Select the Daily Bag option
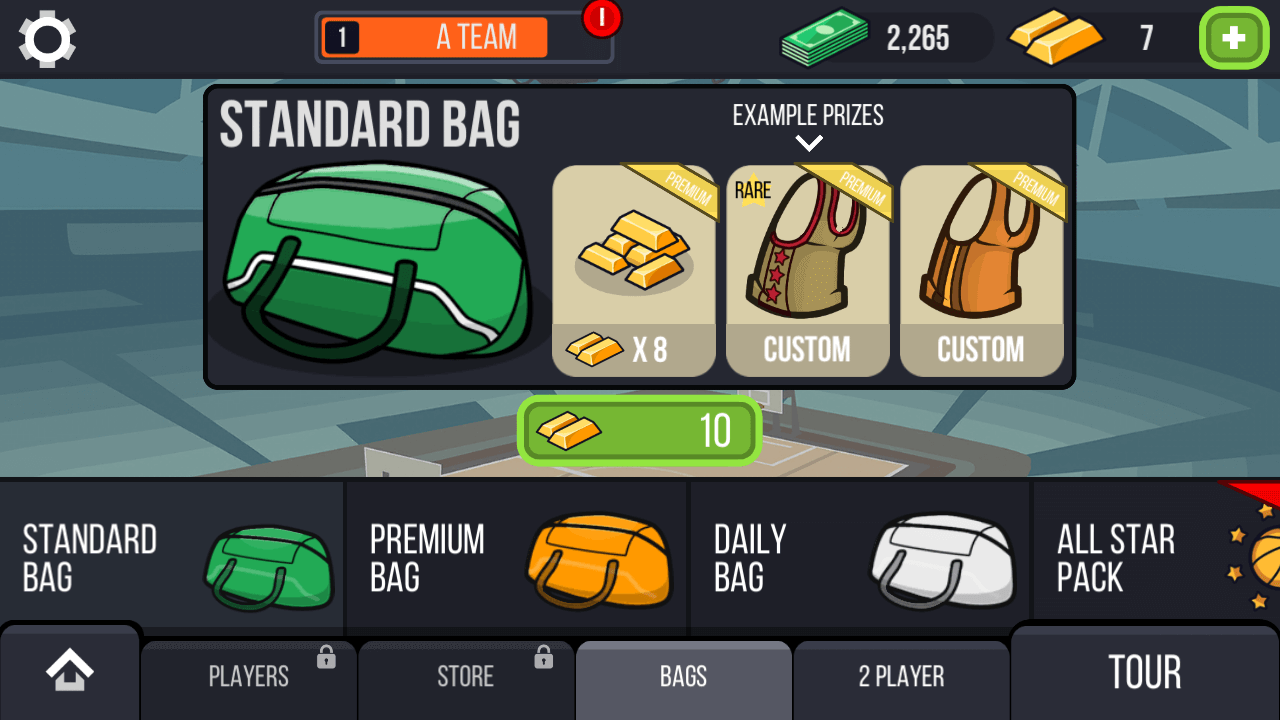 [x=860, y=558]
